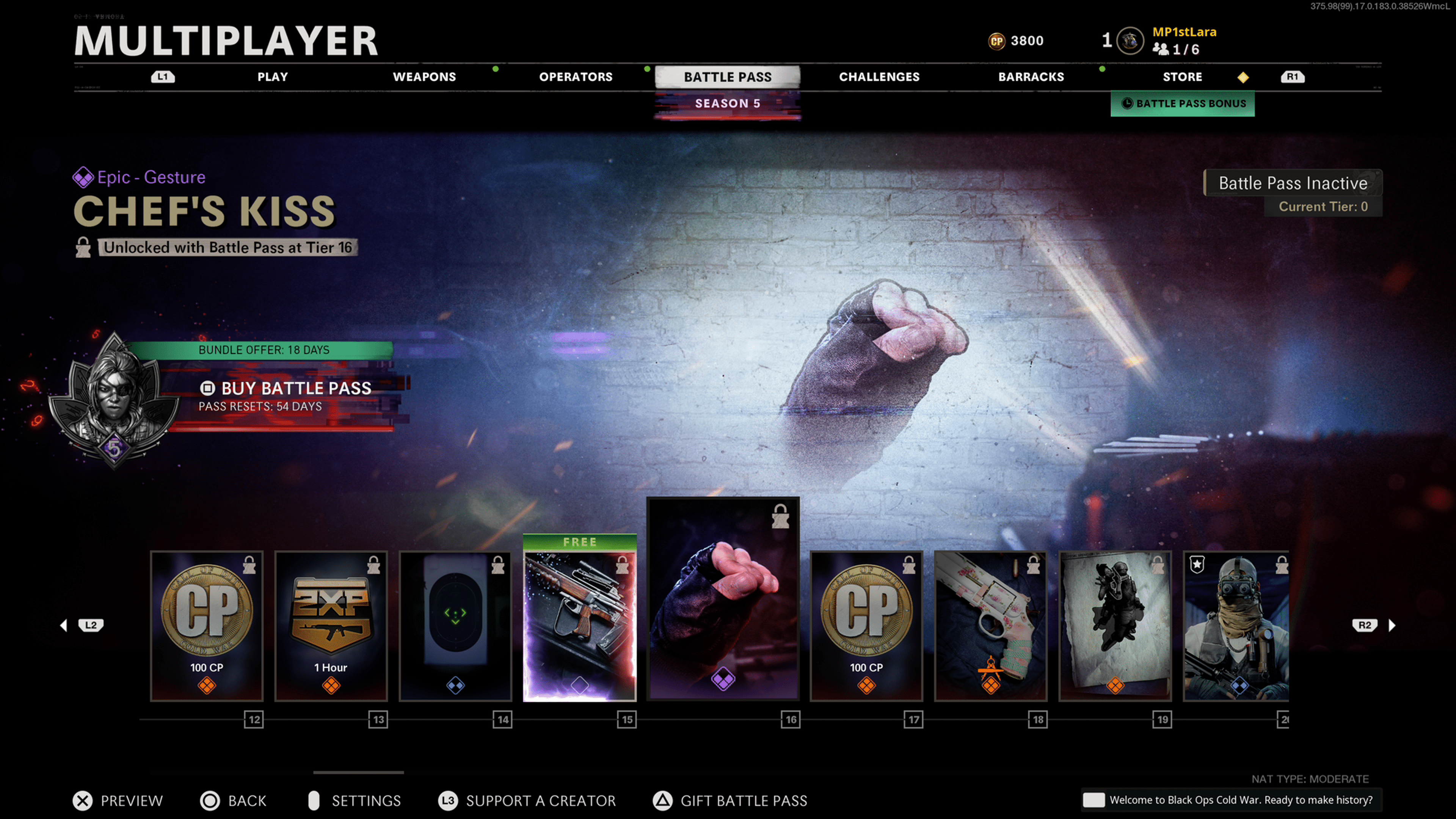Open the Weapons tab
The height and width of the screenshot is (819, 1456).
tap(424, 77)
